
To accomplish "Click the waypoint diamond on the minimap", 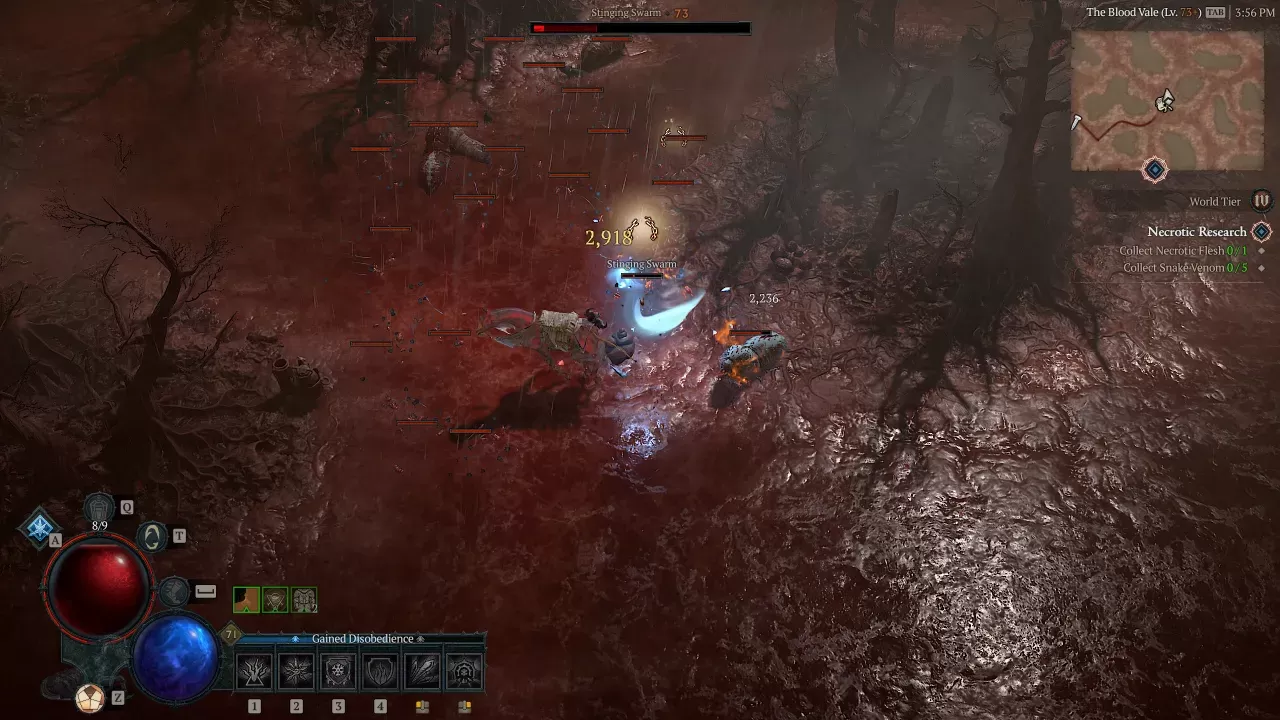I will tap(1154, 169).
